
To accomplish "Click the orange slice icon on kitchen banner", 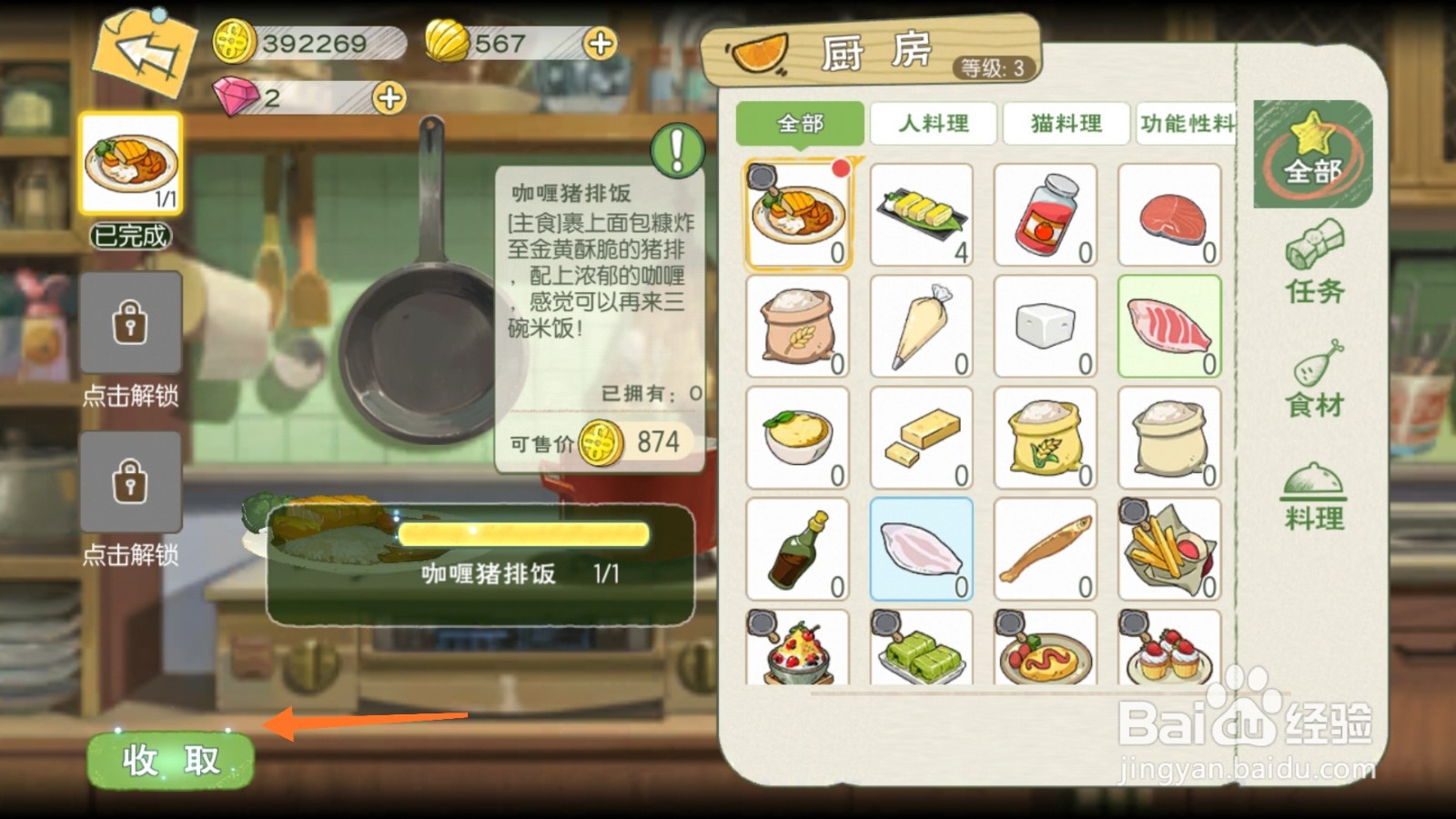I will (761, 55).
